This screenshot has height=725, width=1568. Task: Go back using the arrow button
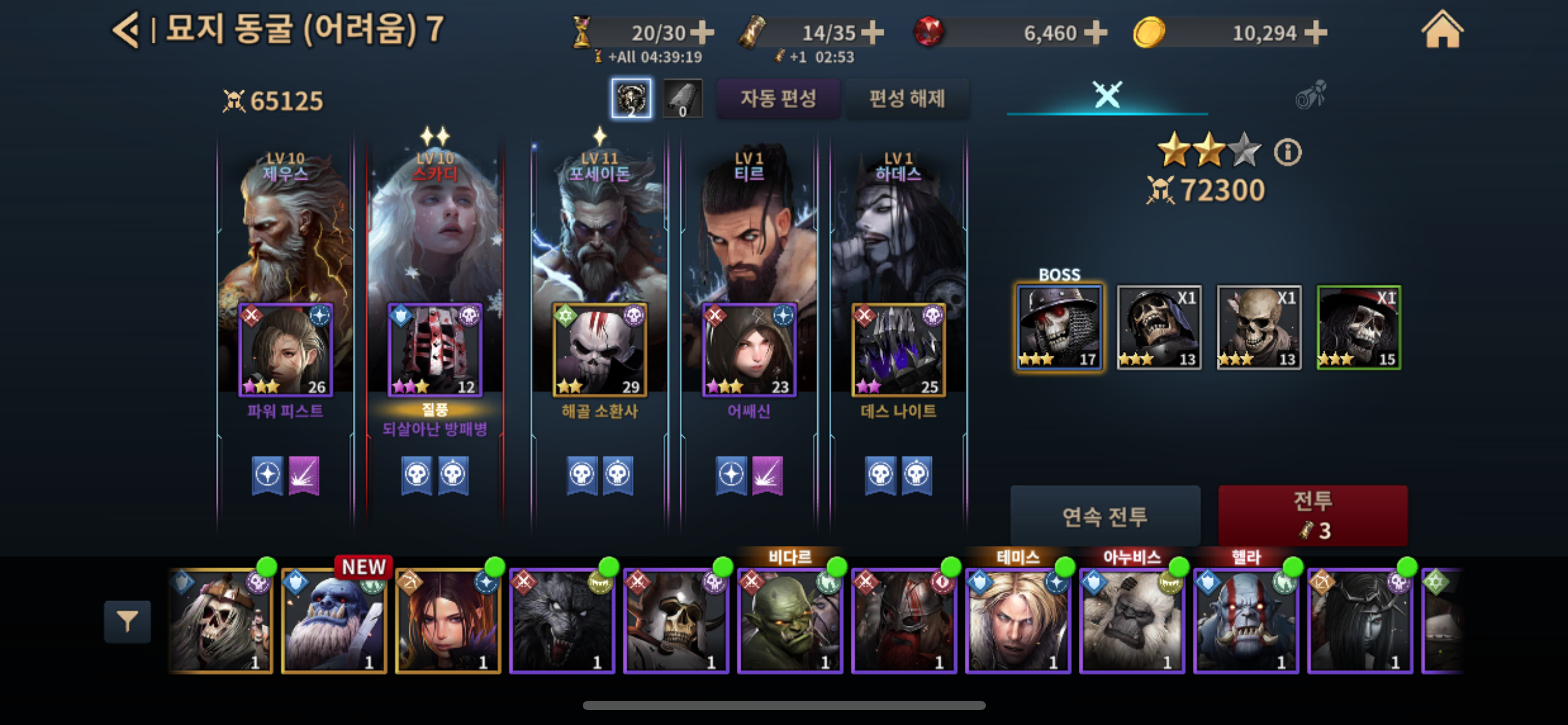[x=126, y=30]
